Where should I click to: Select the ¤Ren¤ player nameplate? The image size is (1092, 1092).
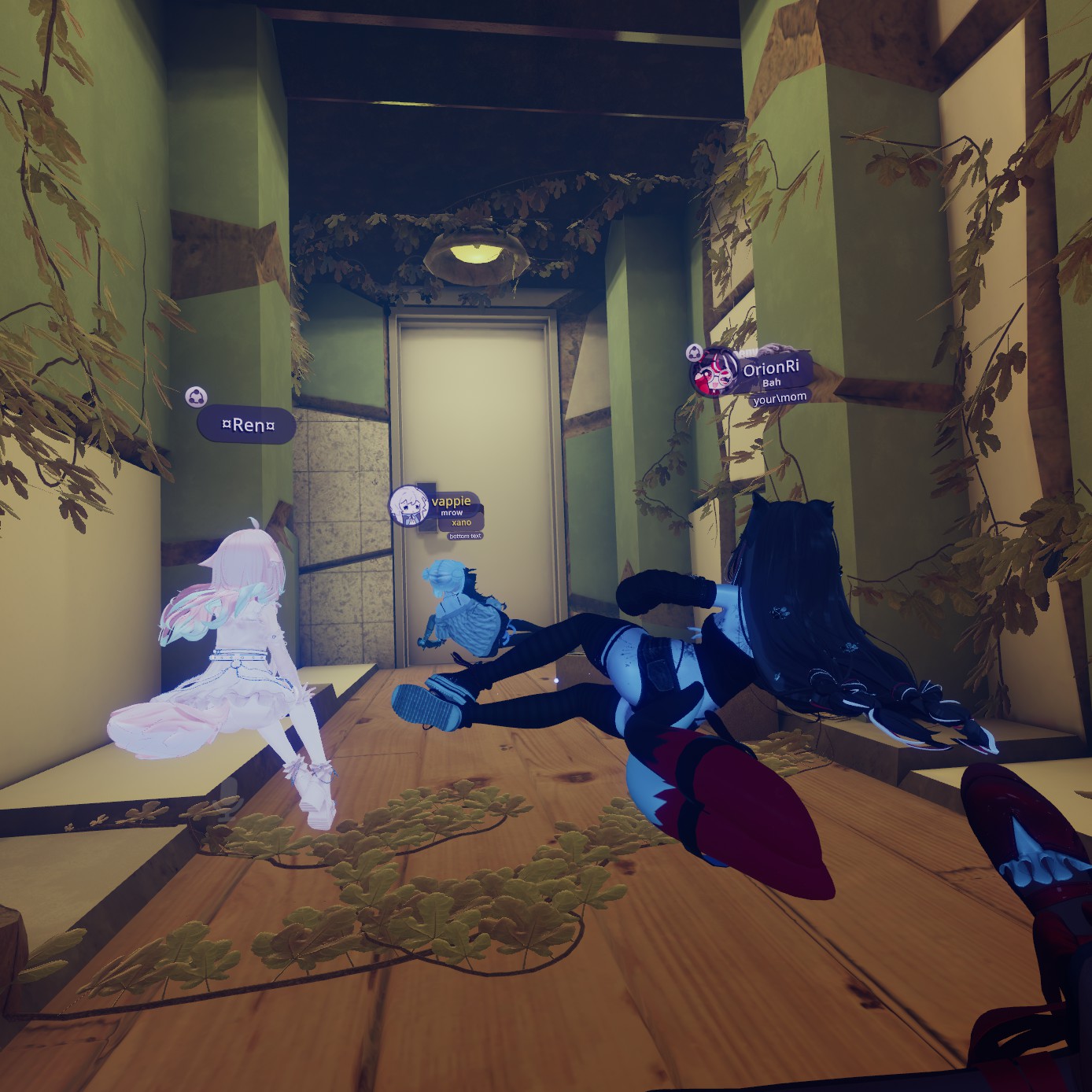coord(247,426)
